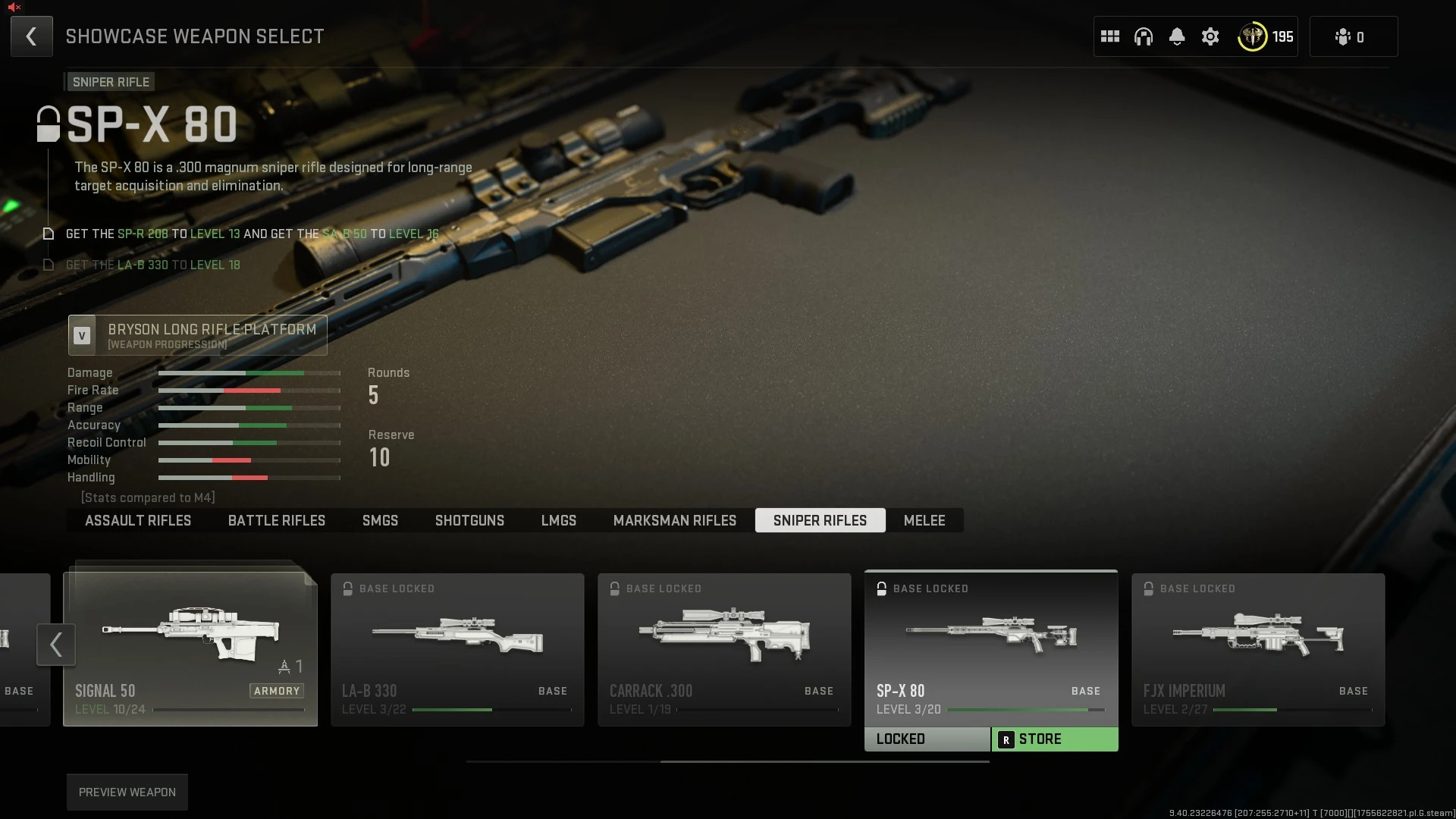
Task: Select the Melee category
Action: [x=924, y=520]
